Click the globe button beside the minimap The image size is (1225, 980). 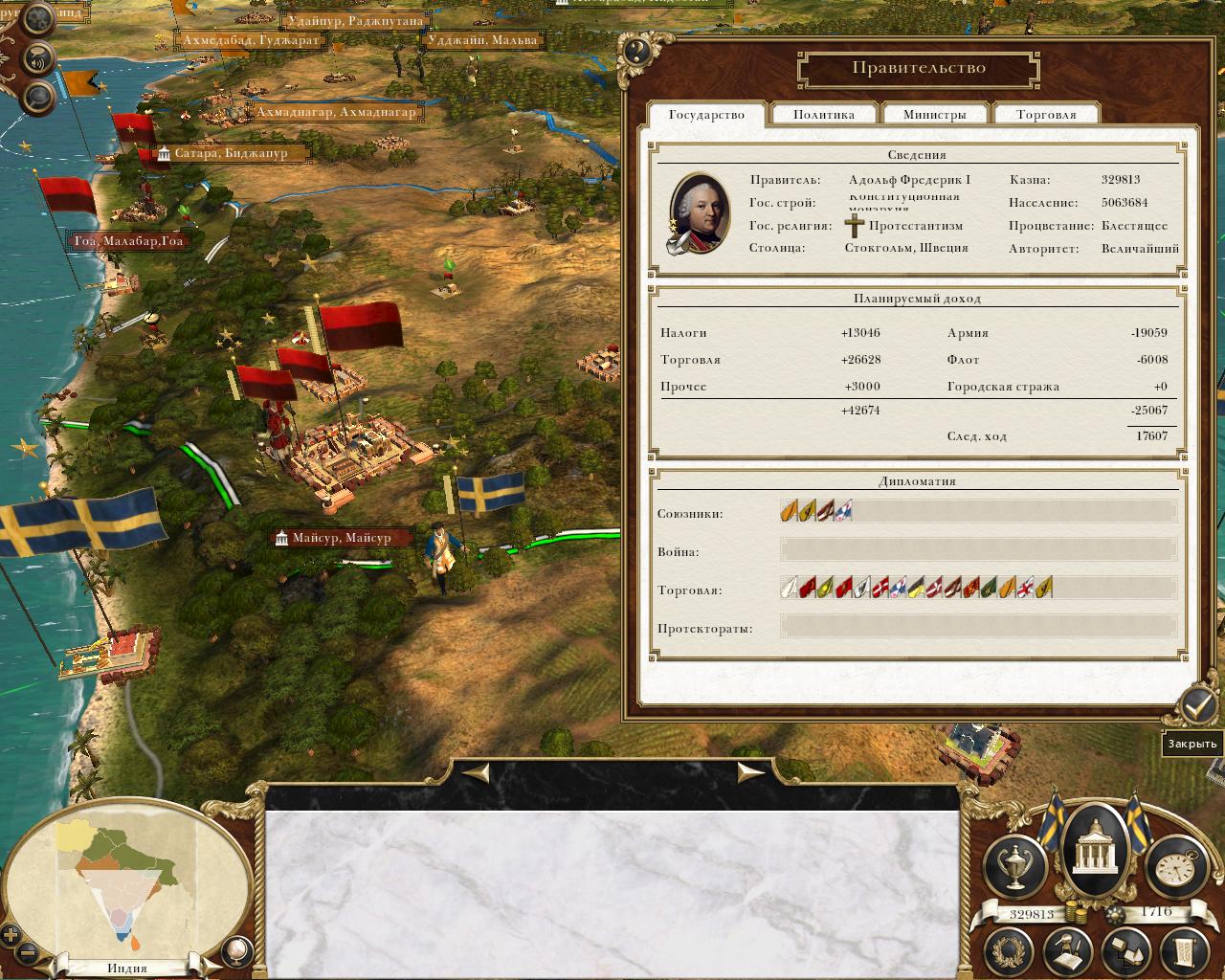coord(236,949)
